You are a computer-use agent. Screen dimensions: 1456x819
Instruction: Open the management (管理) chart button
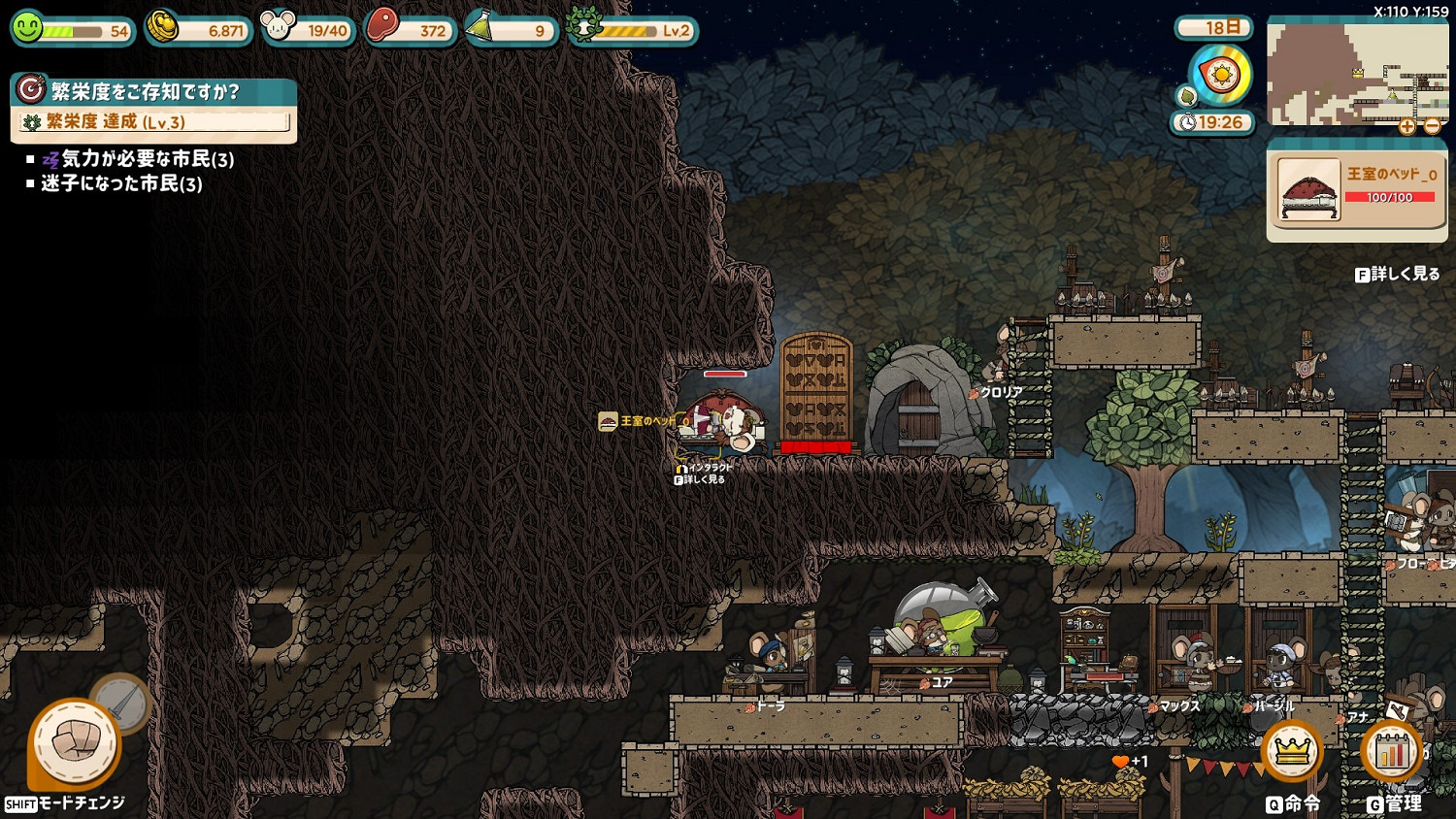pyautogui.click(x=1391, y=752)
